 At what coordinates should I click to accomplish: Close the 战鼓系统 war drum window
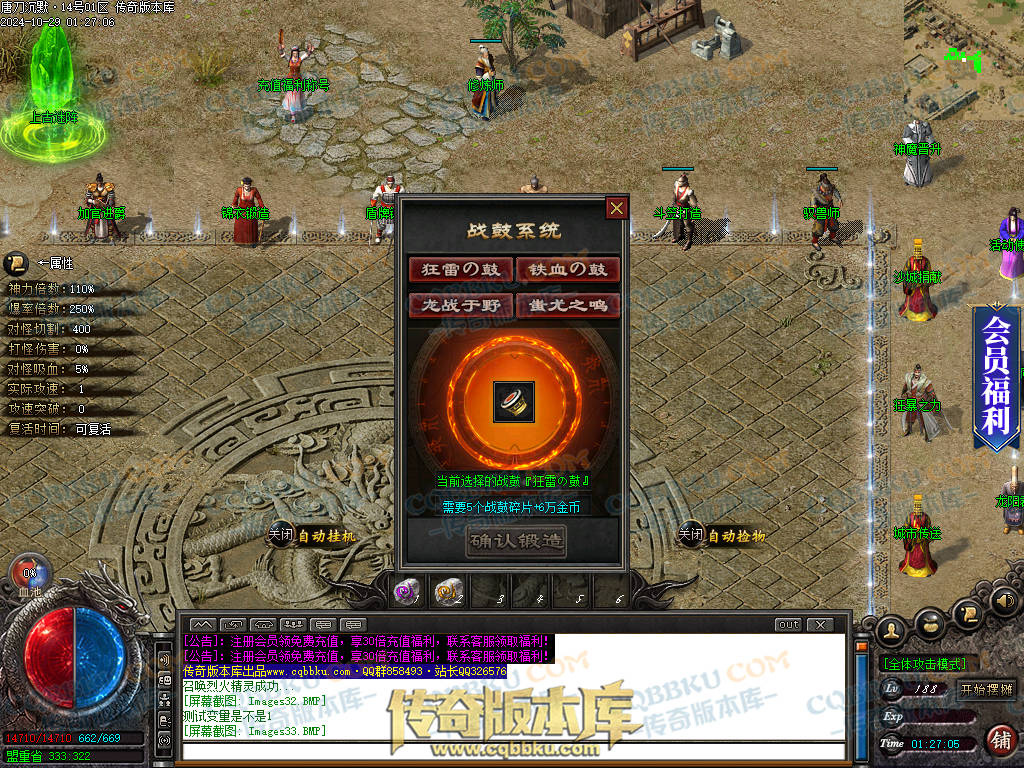[617, 208]
